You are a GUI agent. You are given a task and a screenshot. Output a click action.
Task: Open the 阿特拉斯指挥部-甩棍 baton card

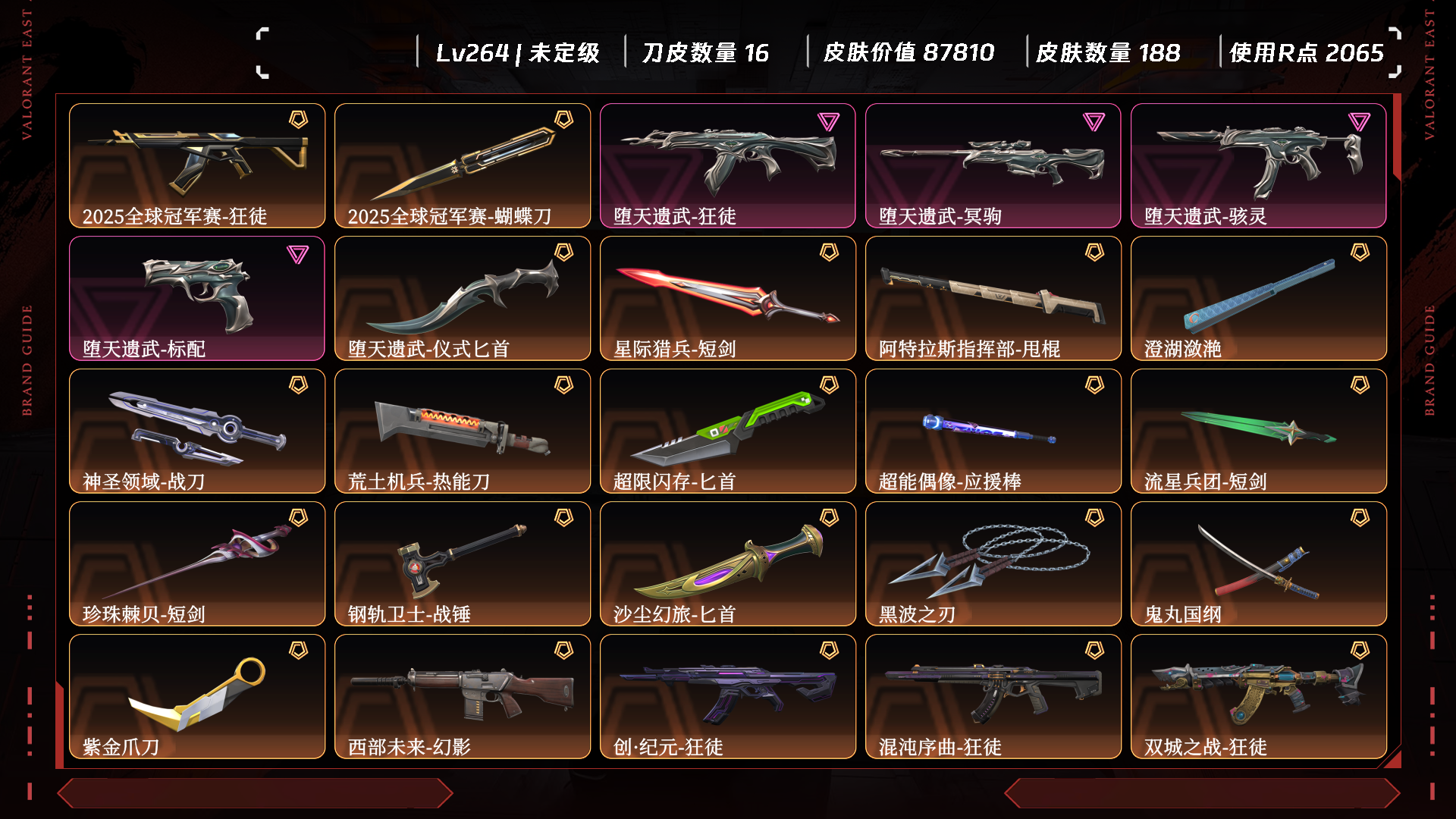[x=993, y=298]
